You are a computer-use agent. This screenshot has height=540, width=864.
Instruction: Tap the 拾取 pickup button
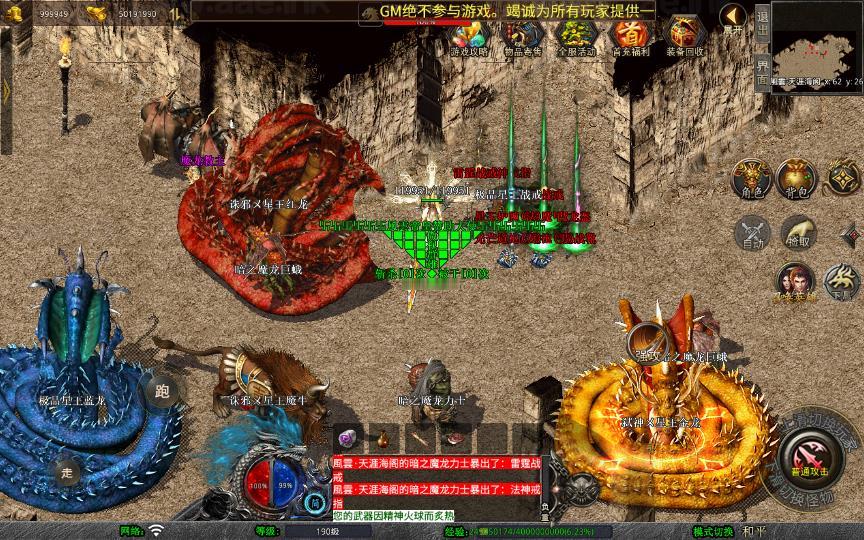(x=798, y=231)
